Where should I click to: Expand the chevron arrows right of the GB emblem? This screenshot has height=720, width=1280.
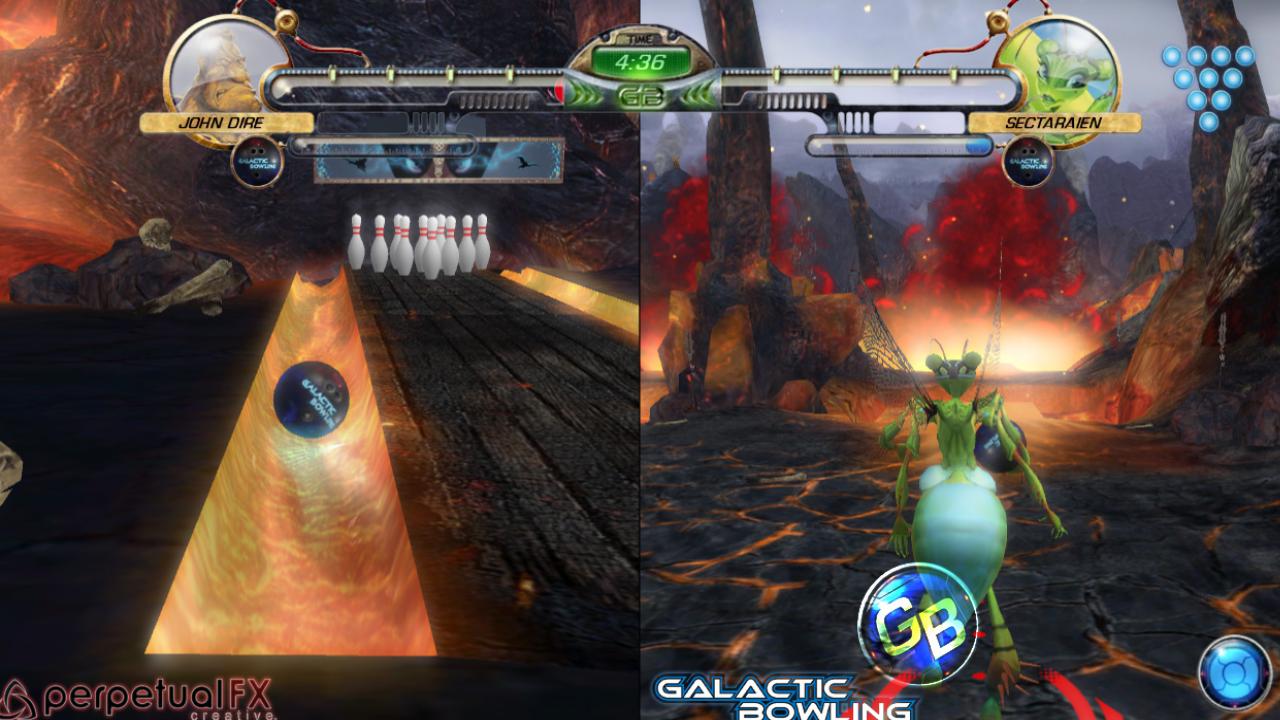coord(694,96)
